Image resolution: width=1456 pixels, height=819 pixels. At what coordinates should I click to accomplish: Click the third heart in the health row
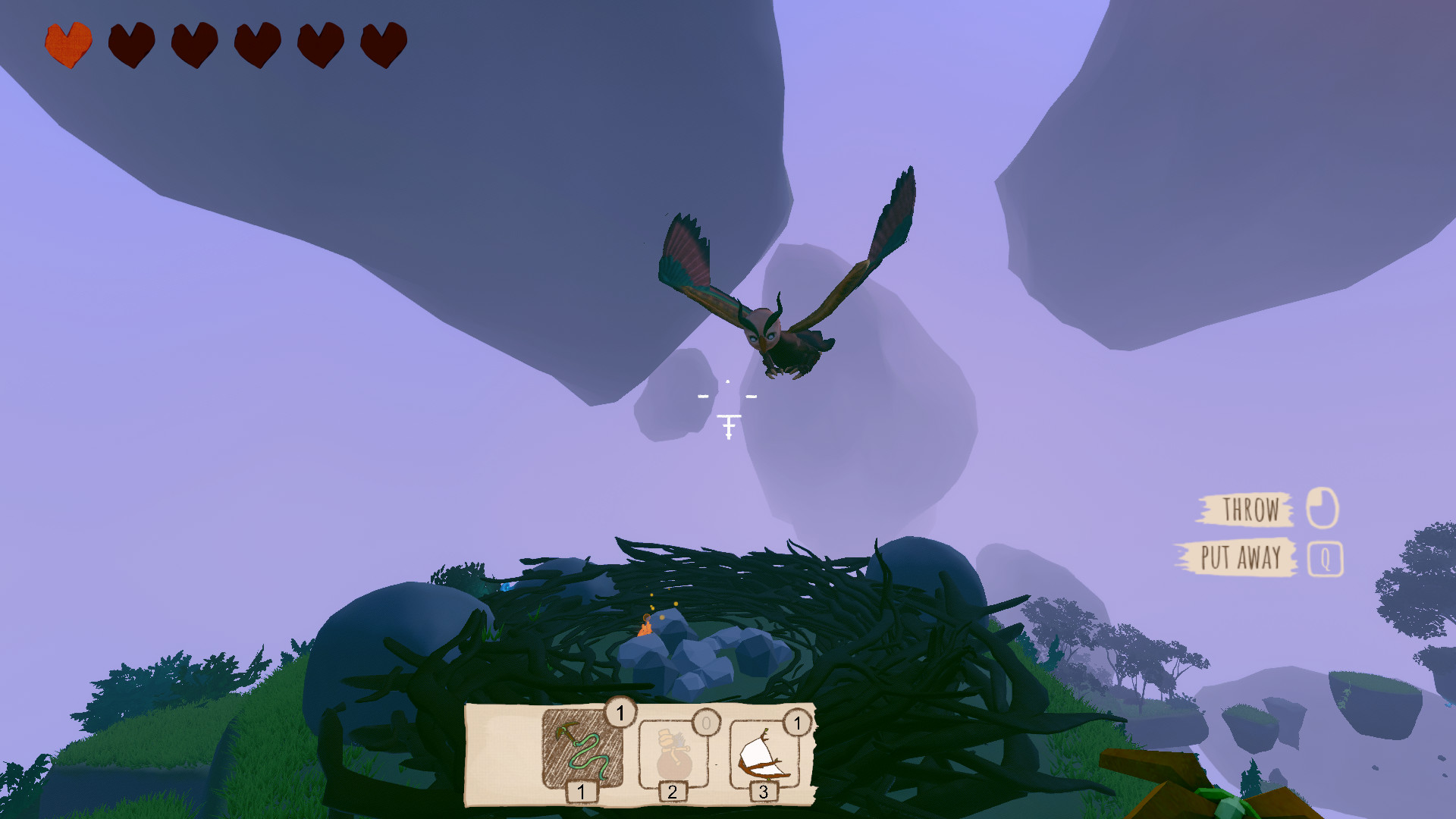click(194, 45)
